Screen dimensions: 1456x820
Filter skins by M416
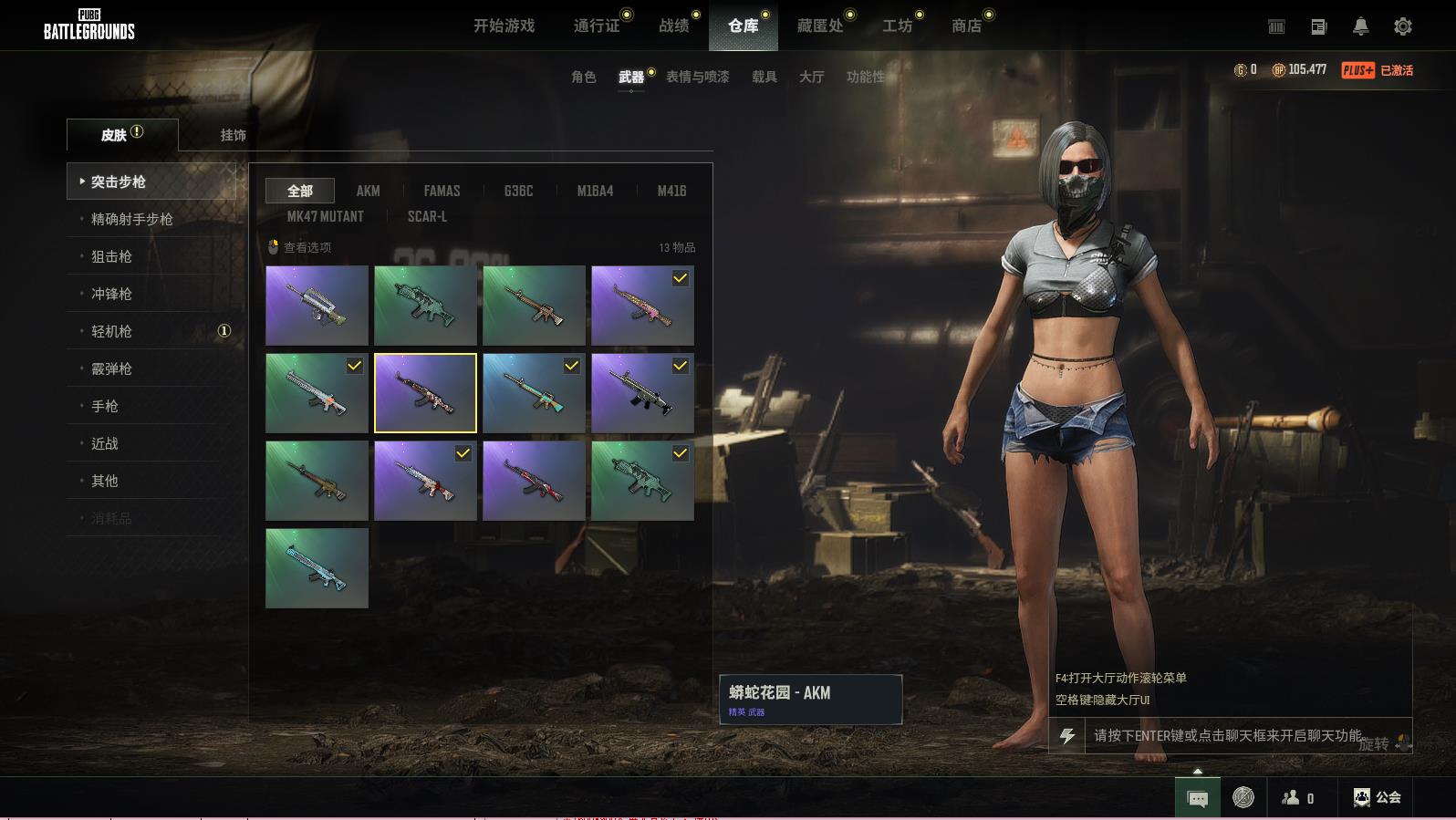point(671,191)
